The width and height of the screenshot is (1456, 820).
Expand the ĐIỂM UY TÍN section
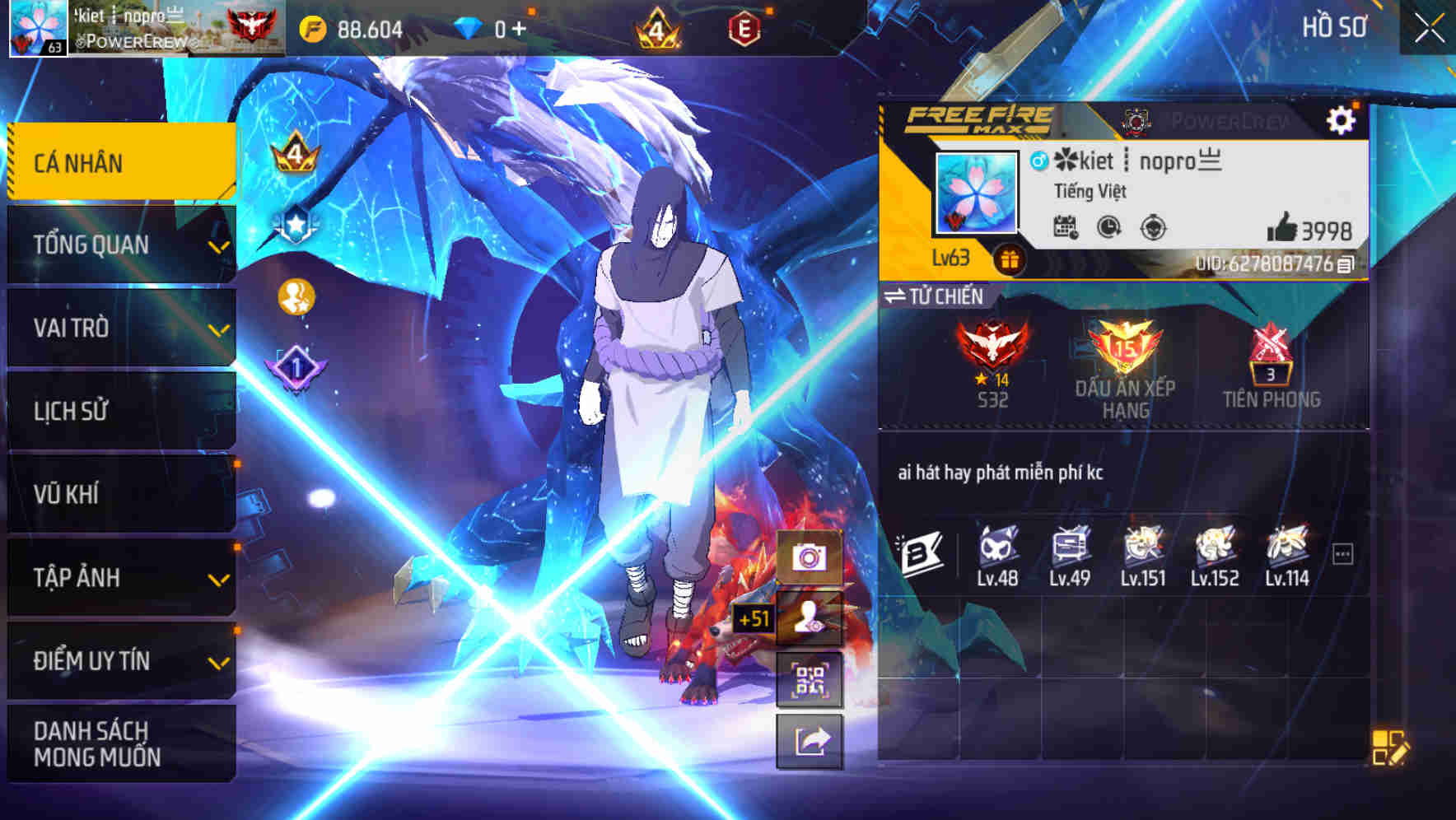(119, 659)
